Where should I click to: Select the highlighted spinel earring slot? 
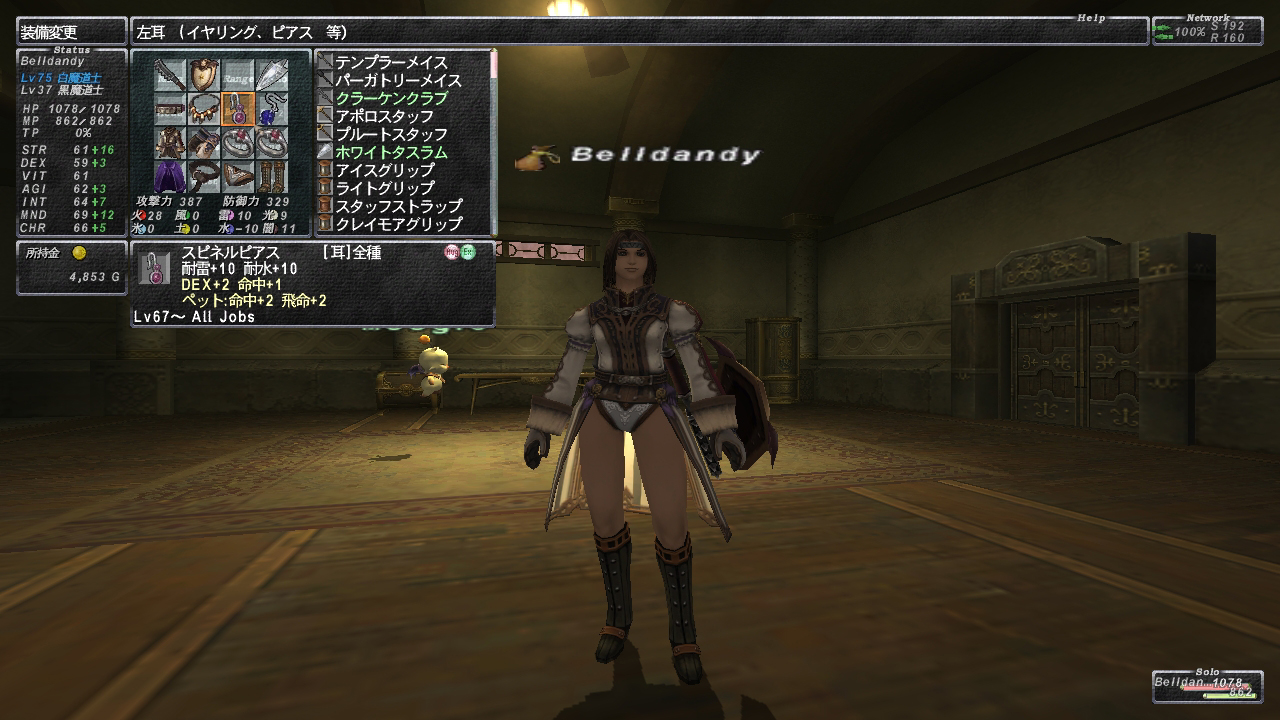coord(237,107)
